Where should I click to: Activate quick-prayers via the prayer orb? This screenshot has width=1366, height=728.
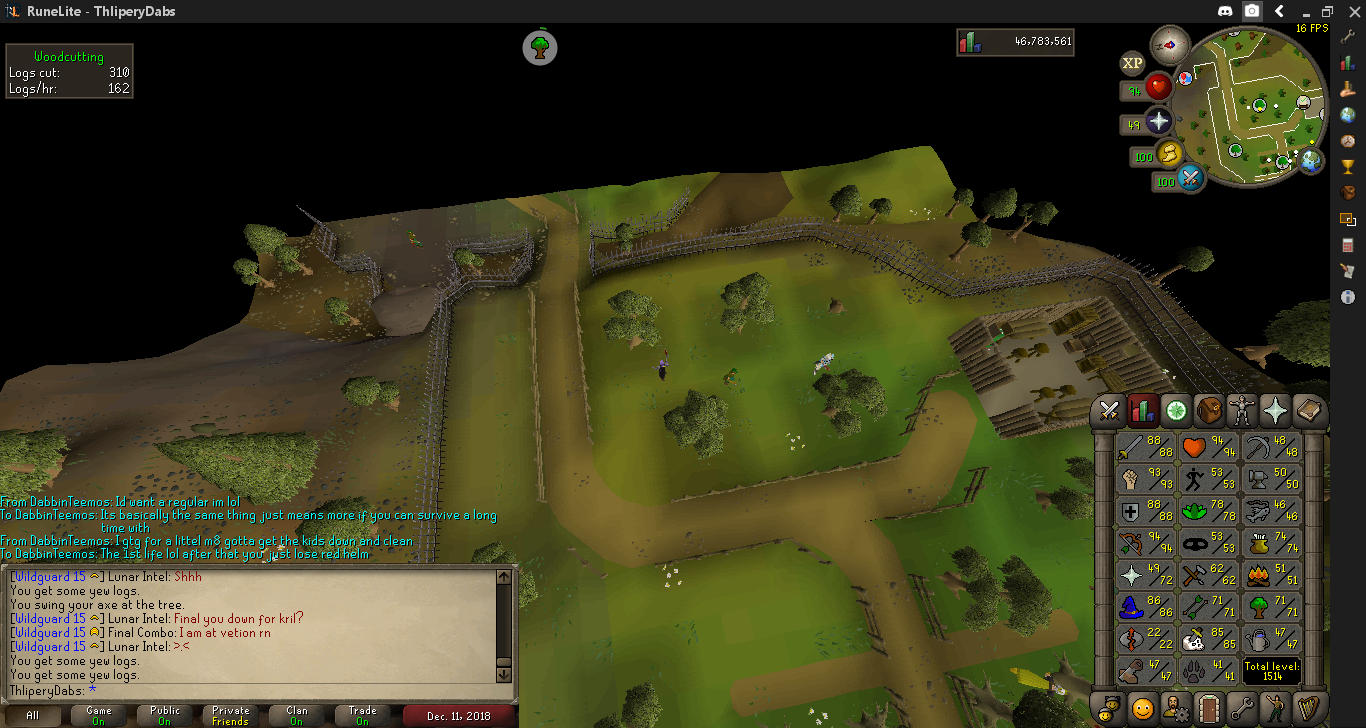point(1158,122)
